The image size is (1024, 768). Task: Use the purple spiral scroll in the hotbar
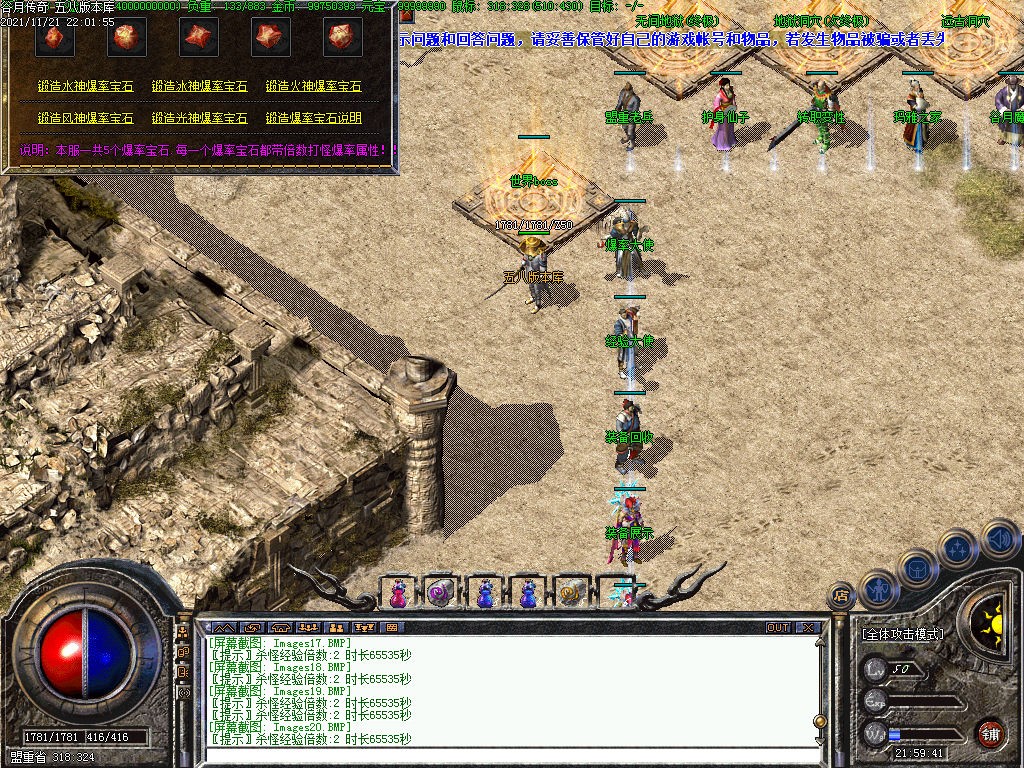441,592
